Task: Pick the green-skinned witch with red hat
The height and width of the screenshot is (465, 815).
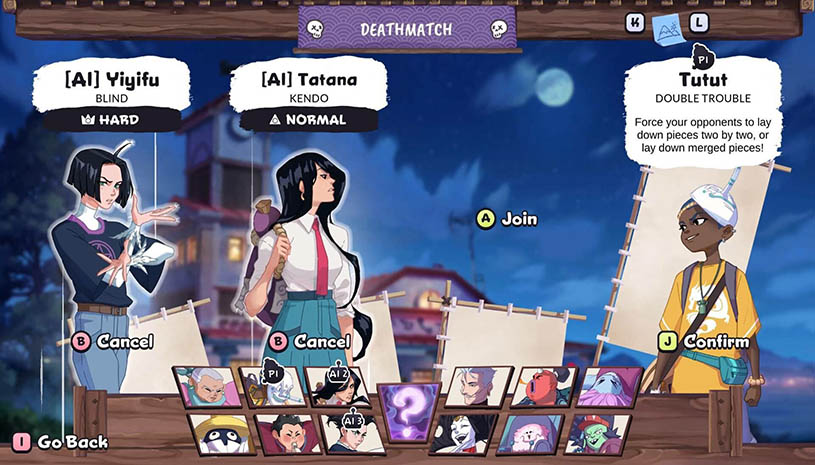Action: coord(596,433)
